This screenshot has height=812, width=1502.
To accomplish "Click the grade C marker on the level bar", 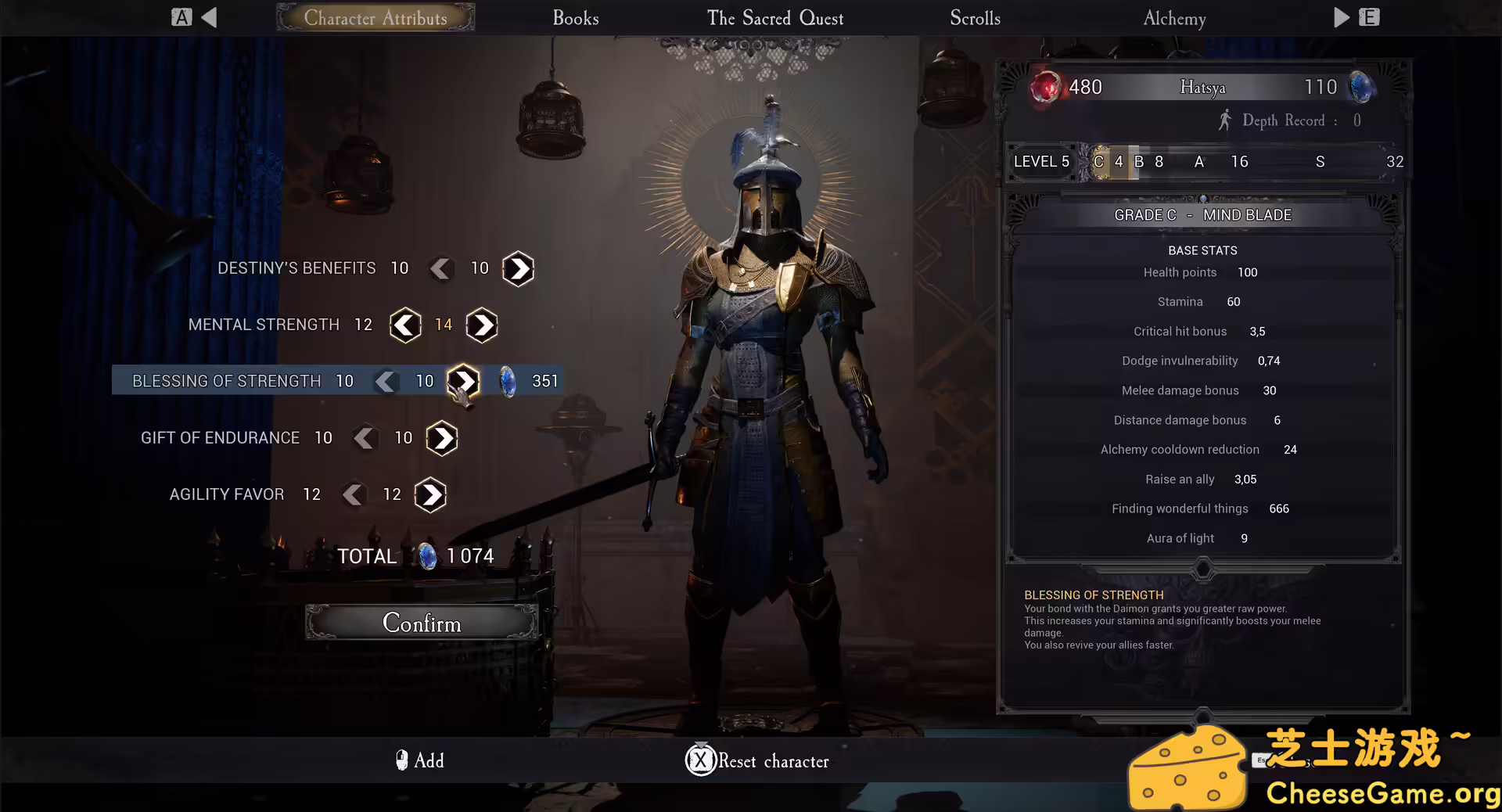I will pos(1100,162).
